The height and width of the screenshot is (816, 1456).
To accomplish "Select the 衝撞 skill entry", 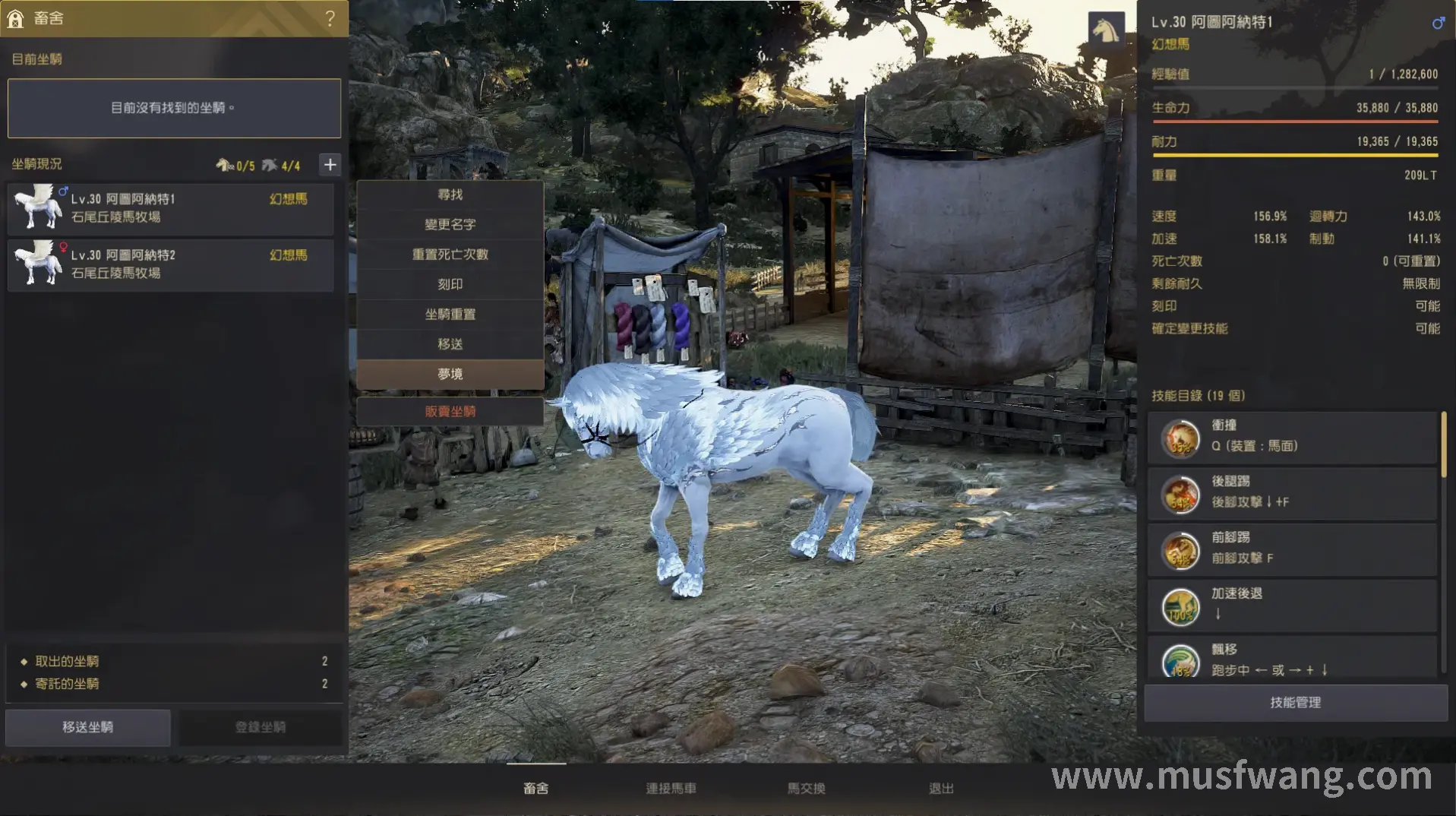I will [1291, 436].
